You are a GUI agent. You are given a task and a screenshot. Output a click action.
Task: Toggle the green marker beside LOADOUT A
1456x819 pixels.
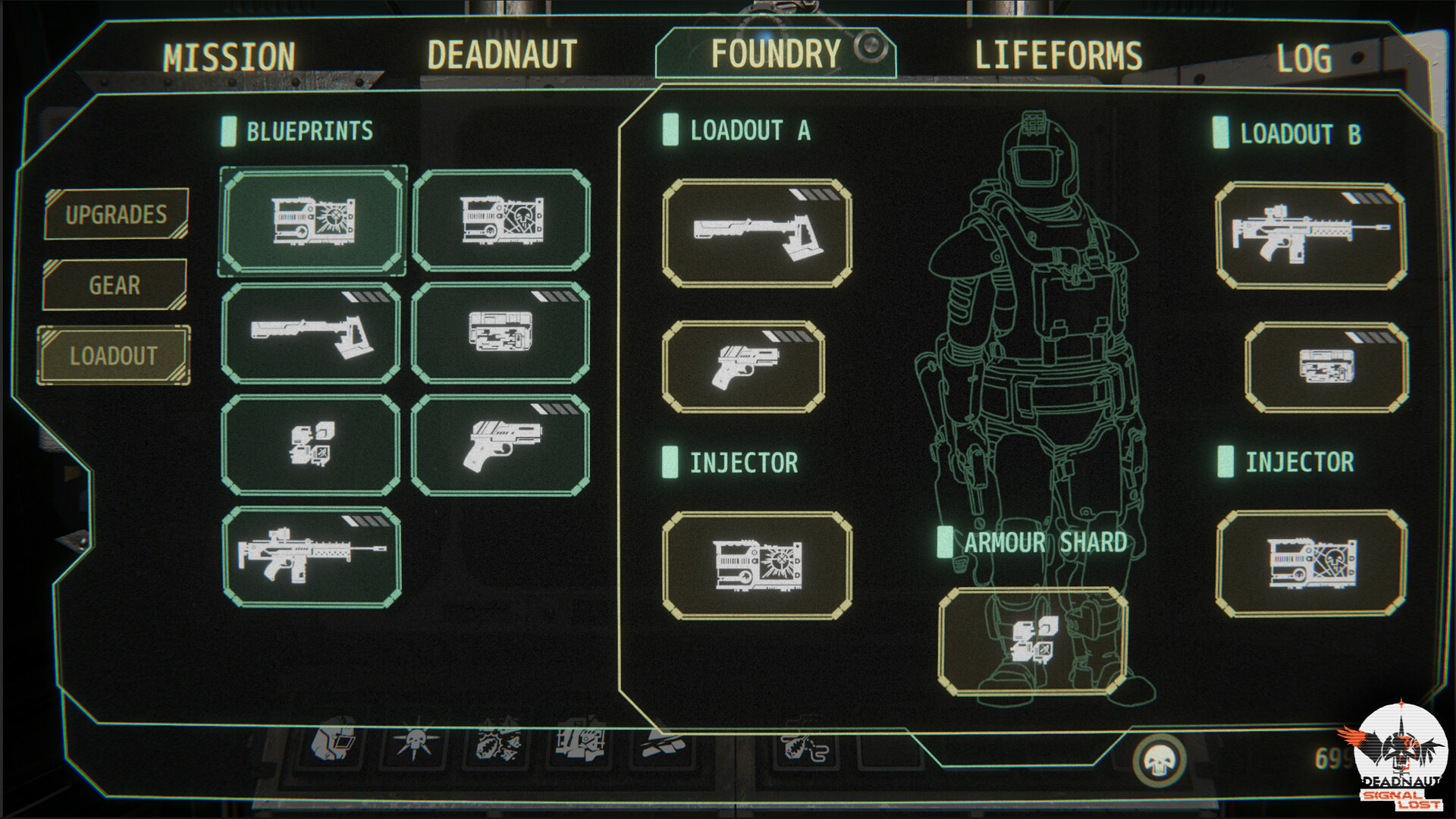click(670, 131)
